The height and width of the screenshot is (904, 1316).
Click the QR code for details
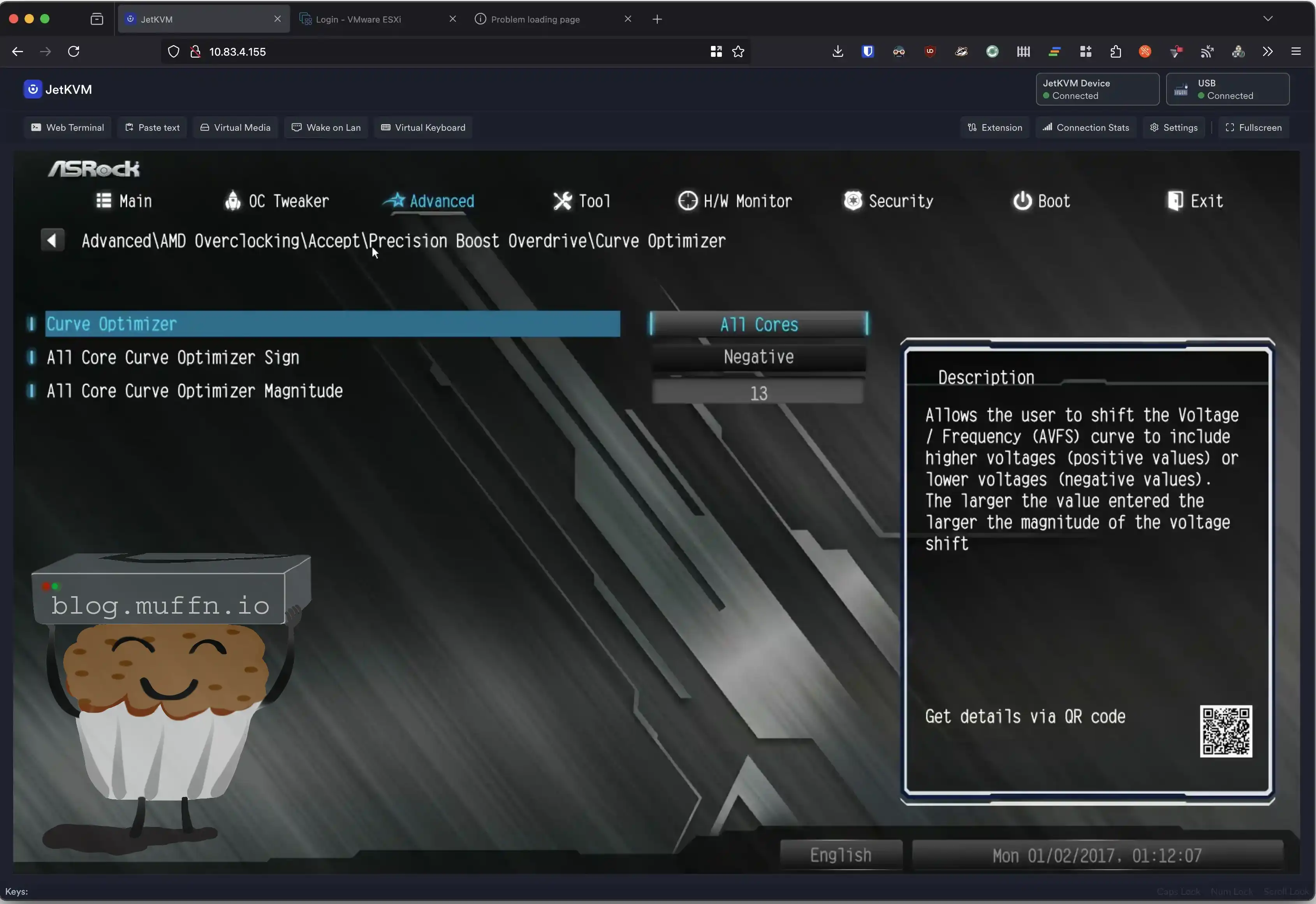tap(1225, 731)
